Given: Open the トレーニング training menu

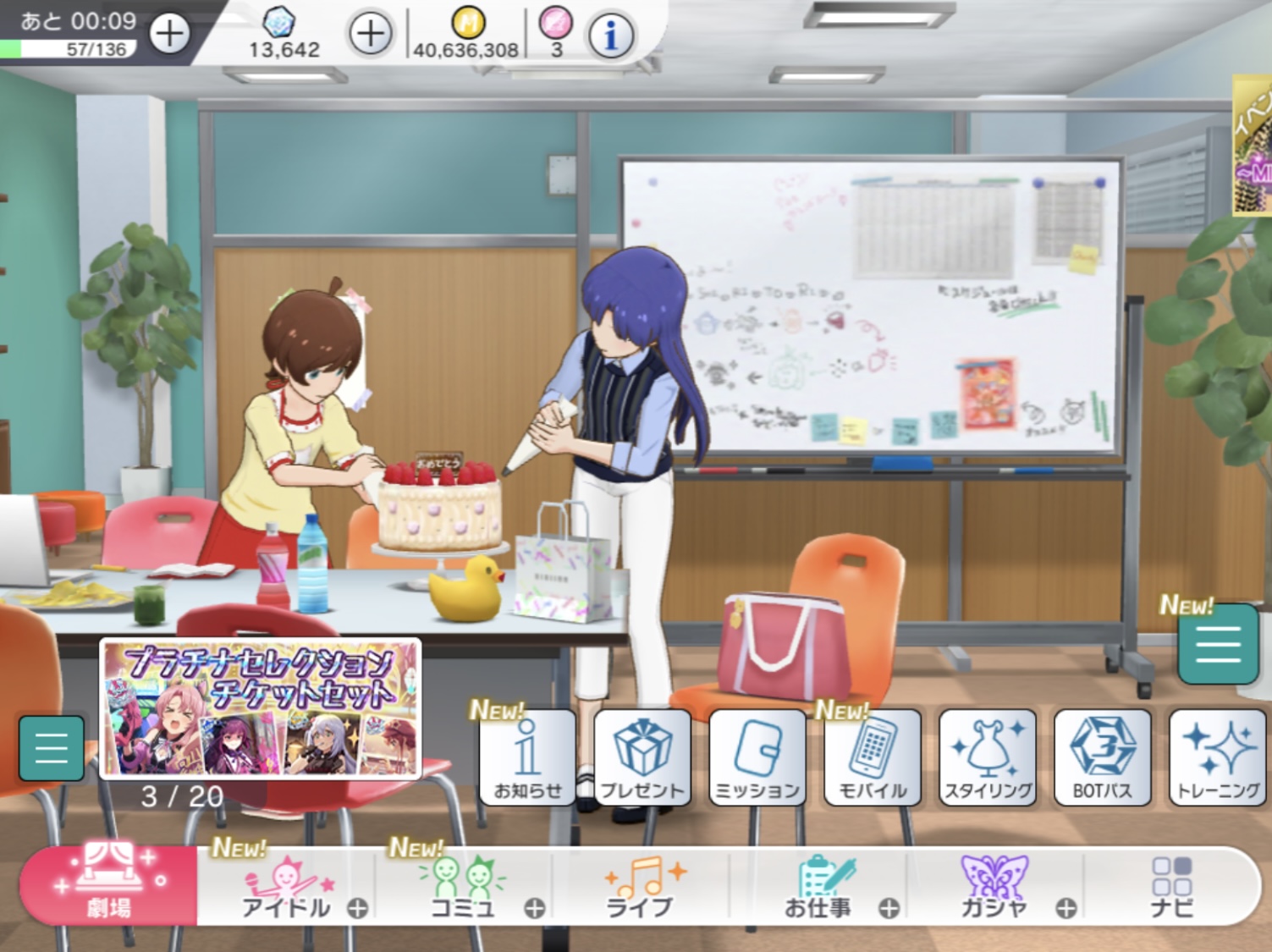Looking at the screenshot, I should click(1217, 757).
